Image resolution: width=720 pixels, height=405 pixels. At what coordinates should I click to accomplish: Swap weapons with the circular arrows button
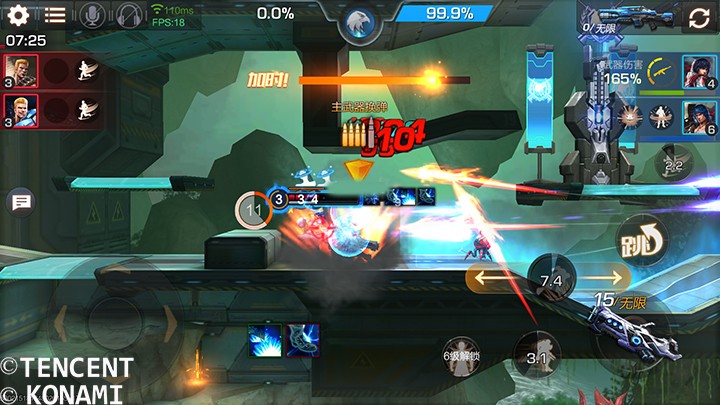point(698,17)
